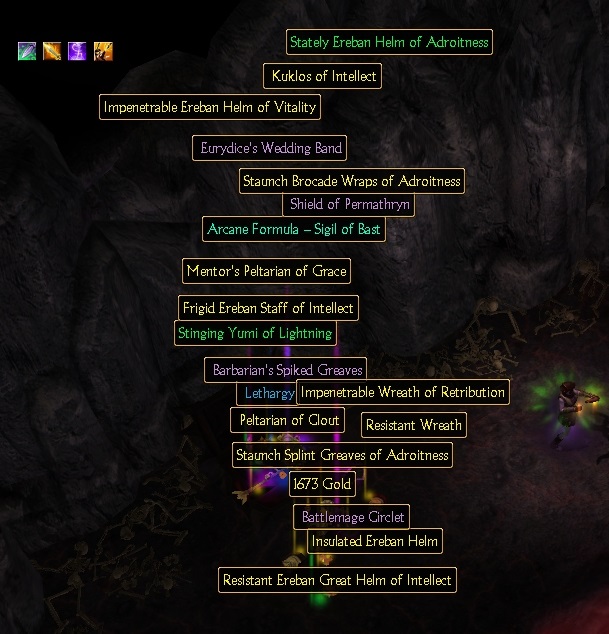609x634 pixels.
Task: Pick up the Insulated Ereban Helm label
Action: [375, 541]
